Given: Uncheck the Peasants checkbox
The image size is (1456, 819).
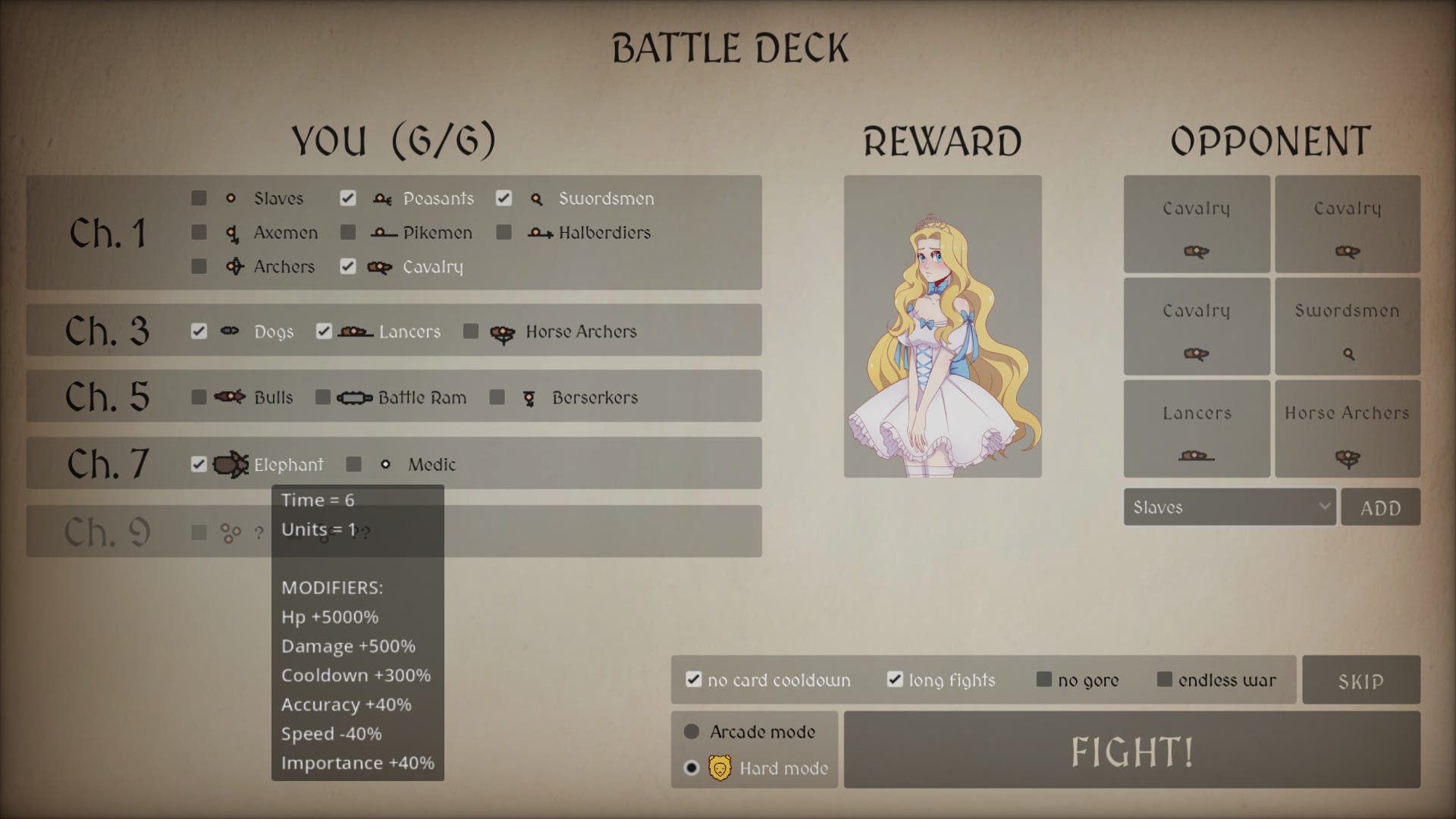Looking at the screenshot, I should pyautogui.click(x=347, y=198).
